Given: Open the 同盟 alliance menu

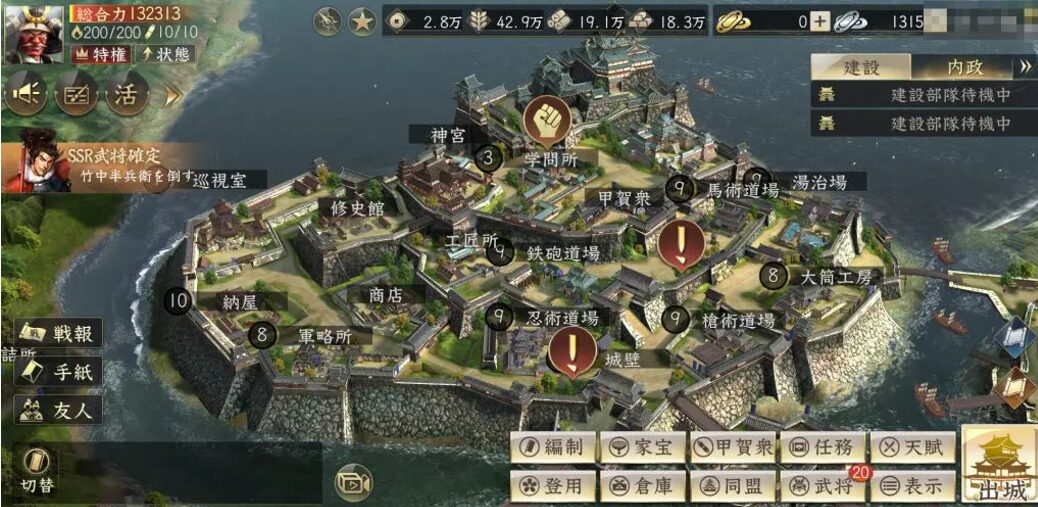Looking at the screenshot, I should pyautogui.click(x=733, y=486).
